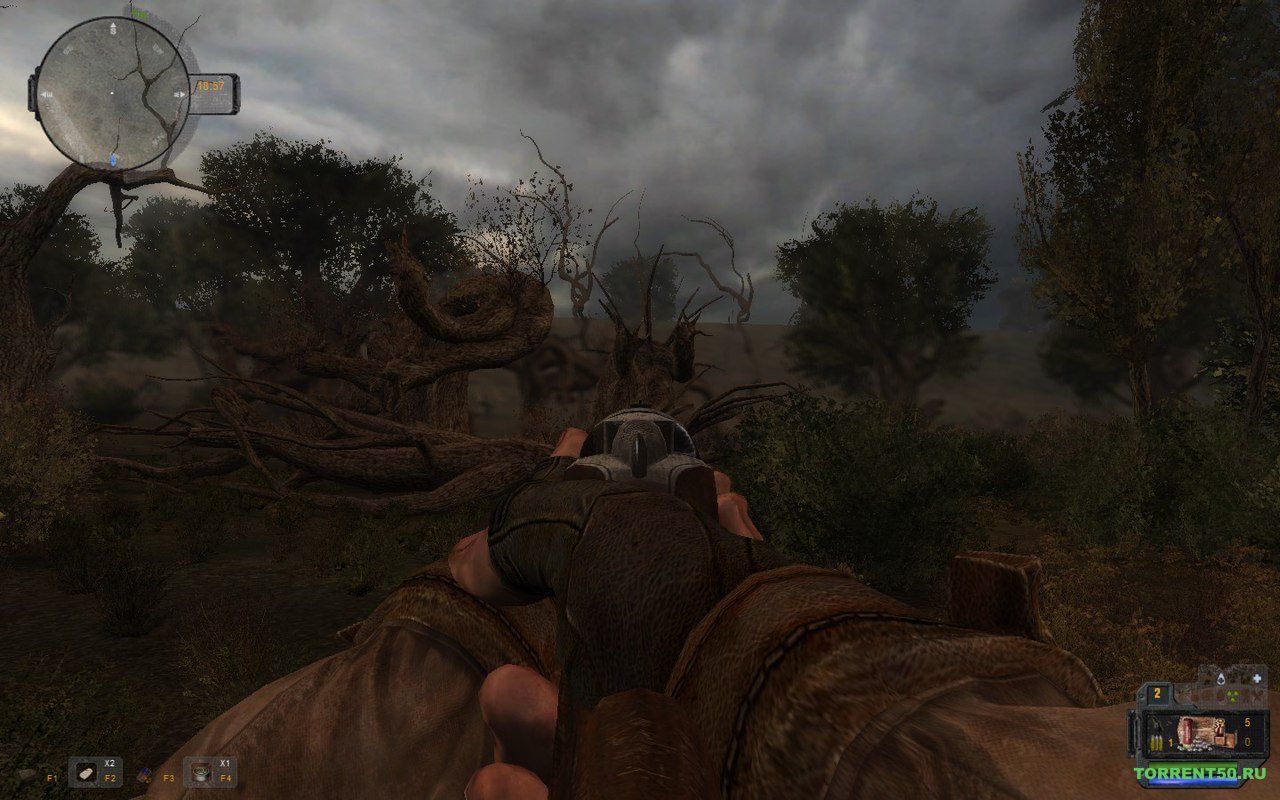1280x800 pixels.
Task: Select the faded F1 quick slot item
Action: 29,773
